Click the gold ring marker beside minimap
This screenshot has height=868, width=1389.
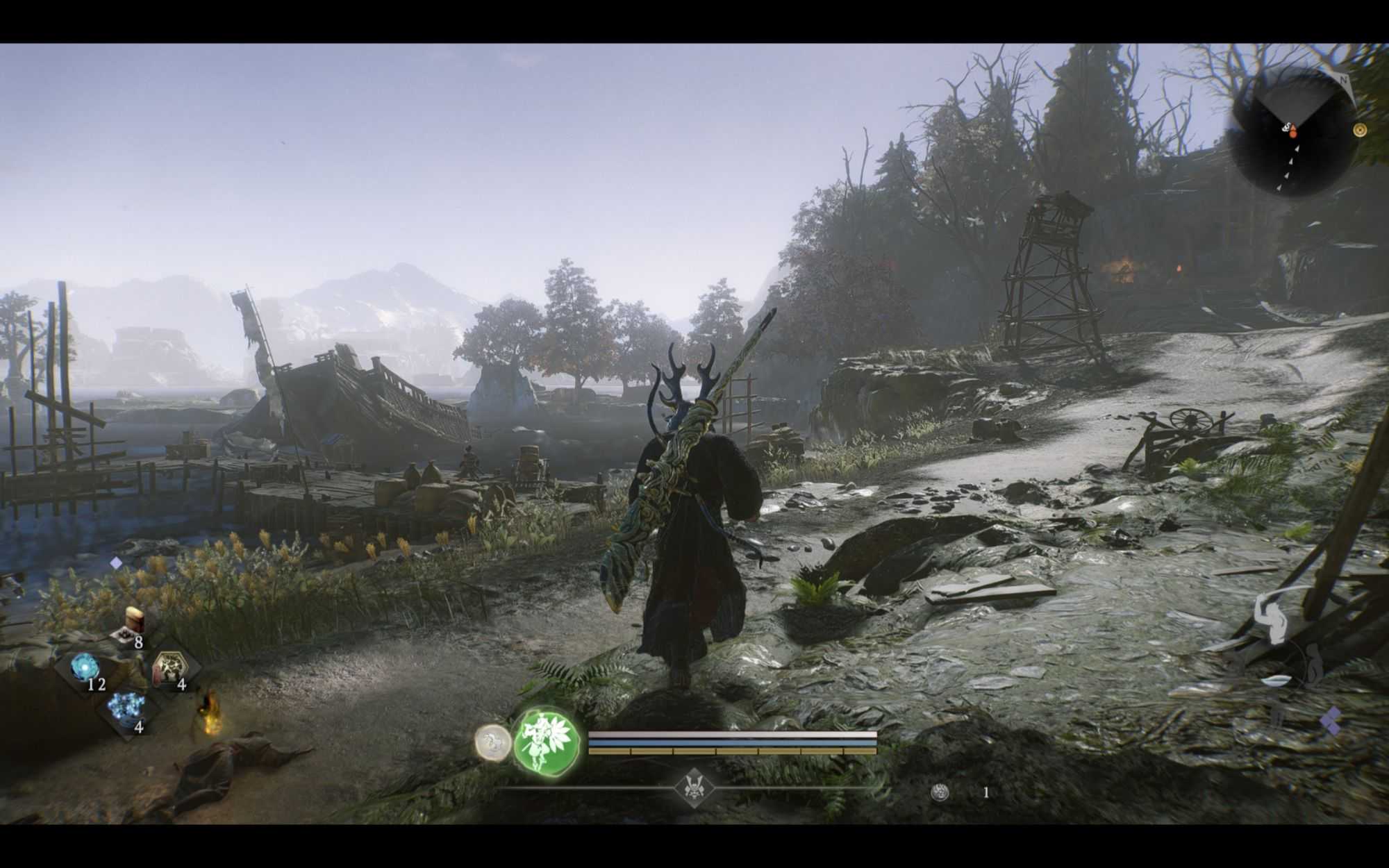tap(1360, 130)
